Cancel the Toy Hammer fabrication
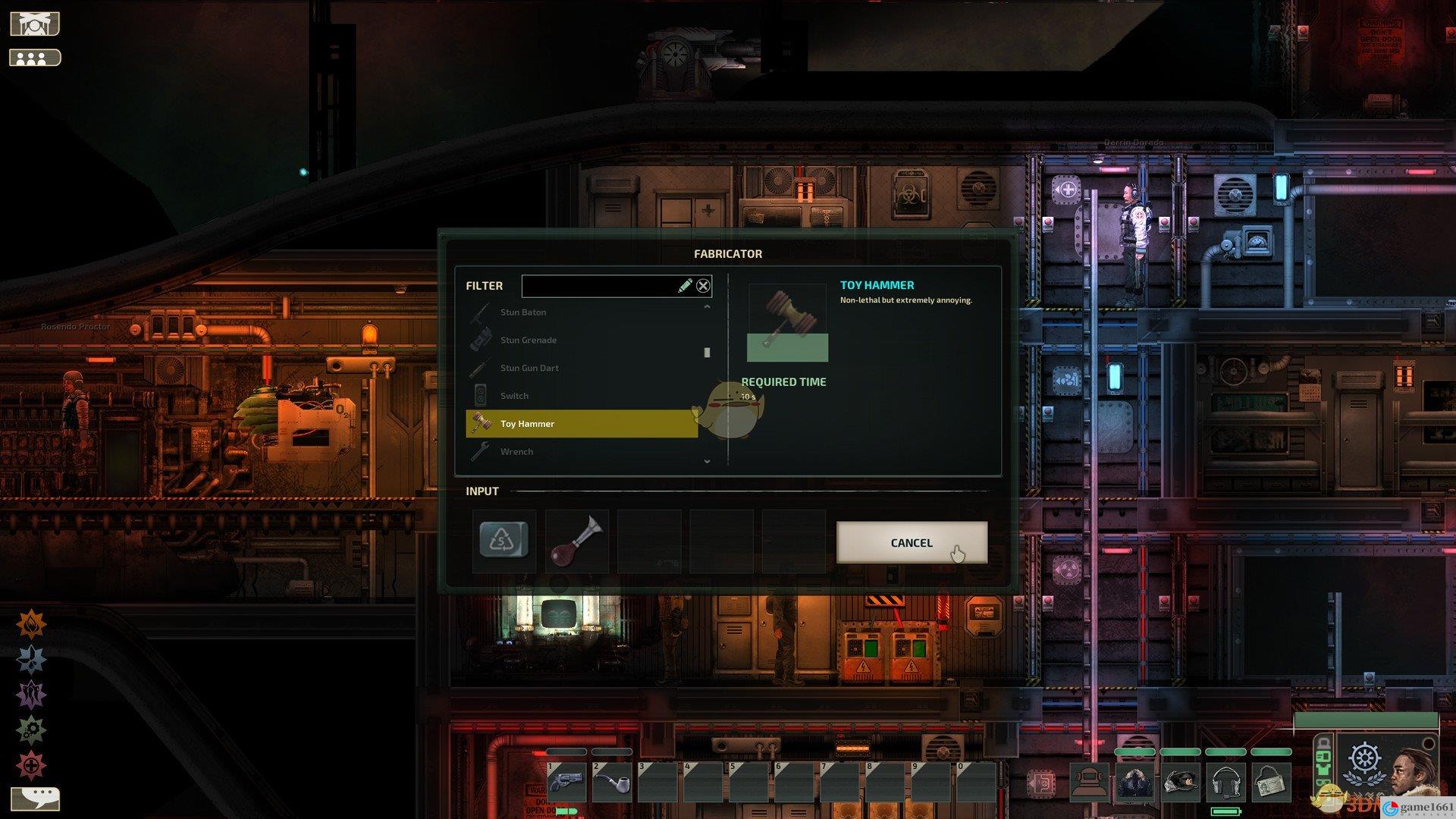The image size is (1456, 819). pos(912,542)
